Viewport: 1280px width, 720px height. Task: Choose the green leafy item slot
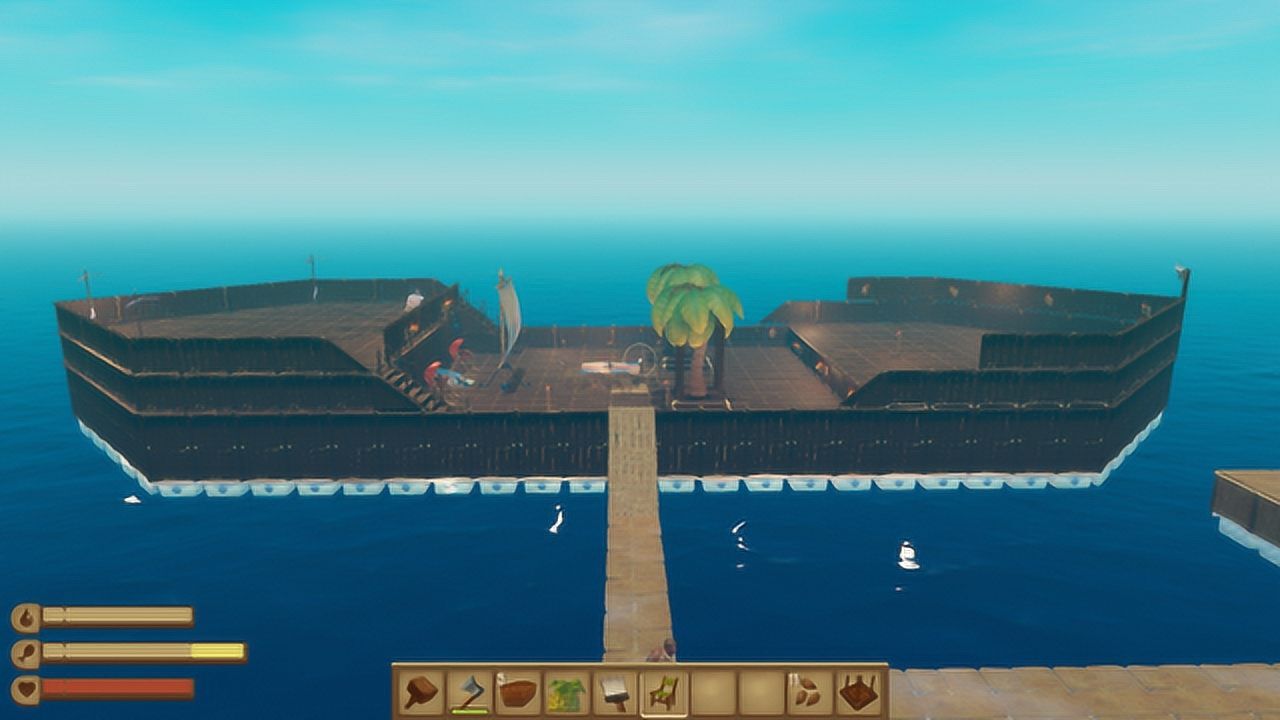pyautogui.click(x=566, y=692)
